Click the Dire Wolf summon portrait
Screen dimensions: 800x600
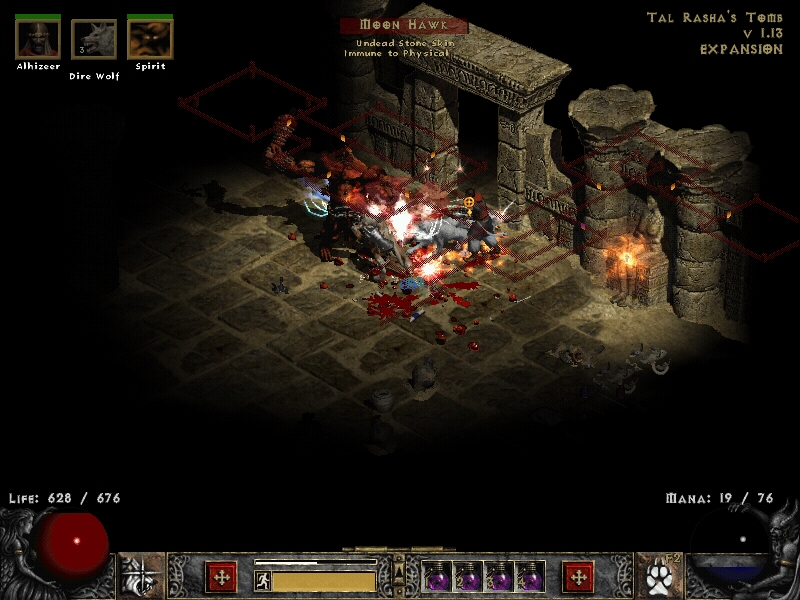(94, 40)
